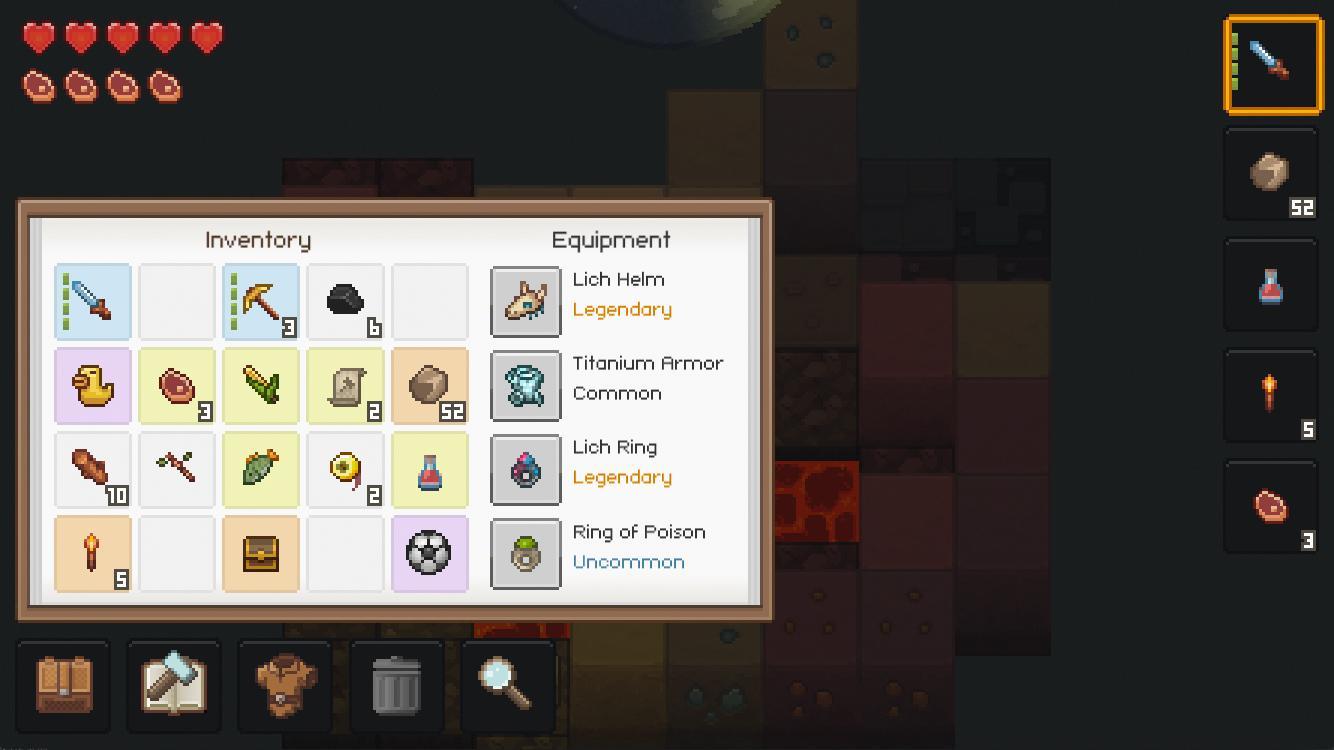This screenshot has height=750, width=1334.
Task: Select the Titanium Armor equipment slot
Action: (x=526, y=385)
